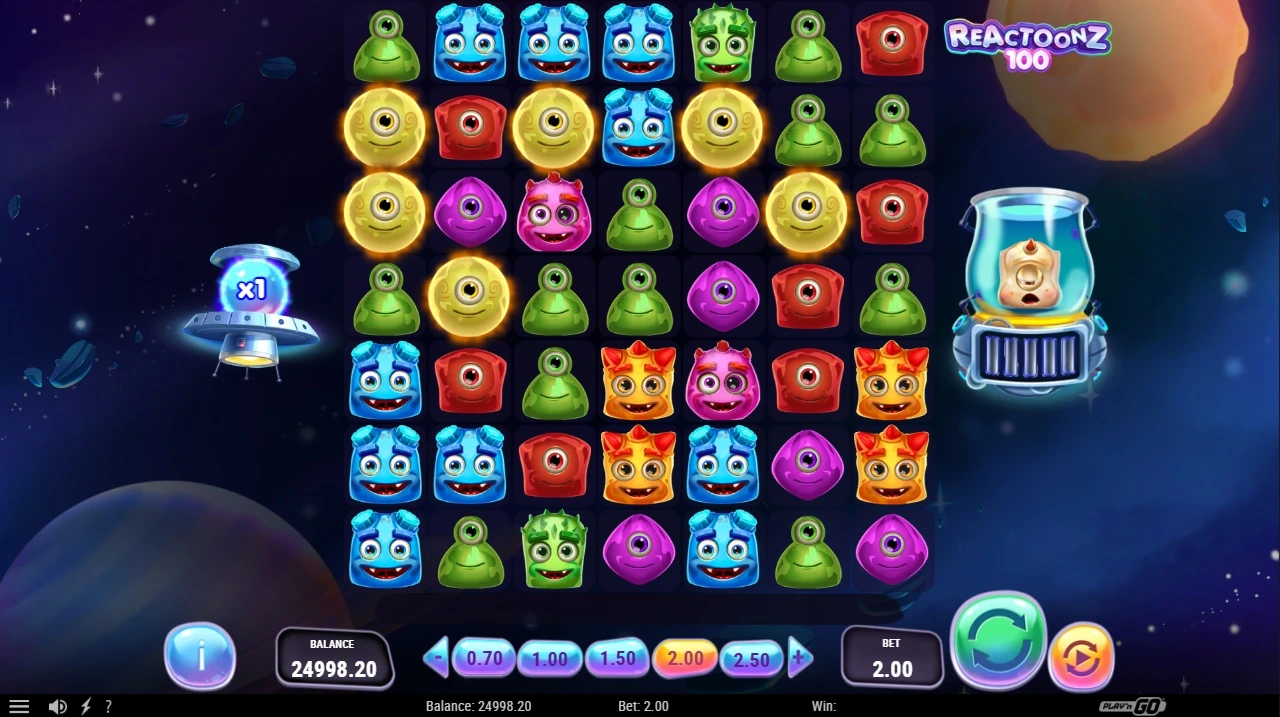Choose the 1.00 bet amount
Image resolution: width=1280 pixels, height=717 pixels.
coord(549,659)
